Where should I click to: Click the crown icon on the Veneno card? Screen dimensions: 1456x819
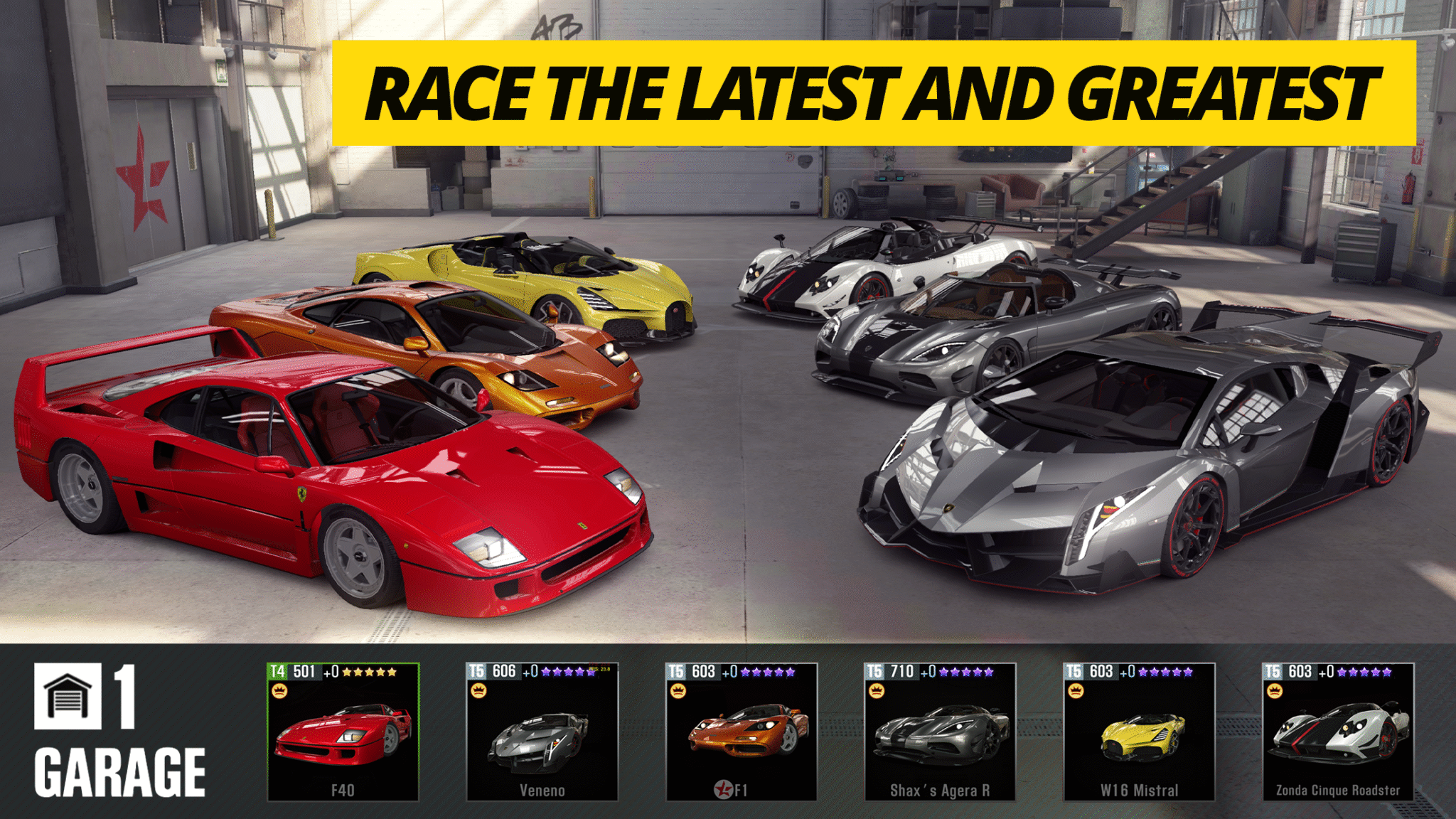click(478, 690)
